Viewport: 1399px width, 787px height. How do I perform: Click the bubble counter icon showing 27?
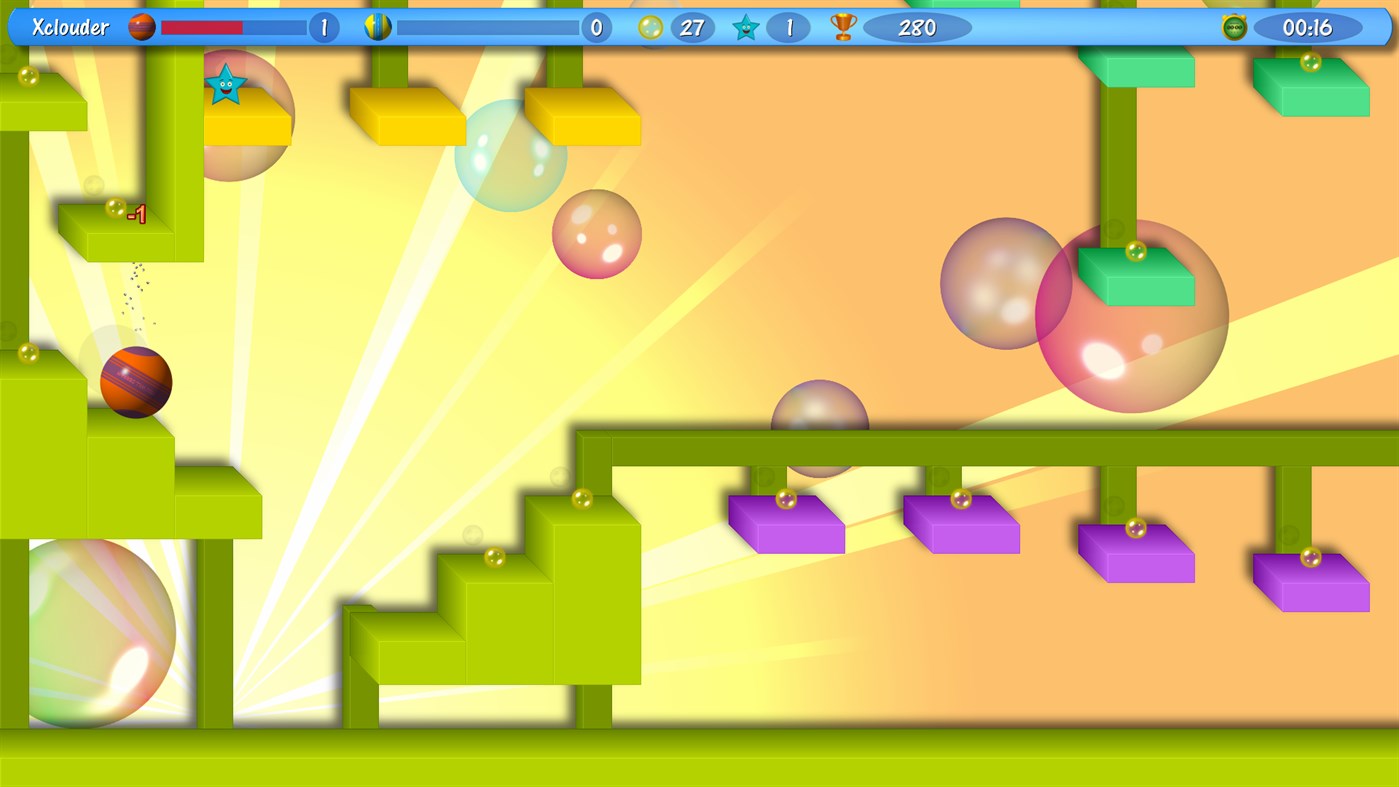coord(653,27)
